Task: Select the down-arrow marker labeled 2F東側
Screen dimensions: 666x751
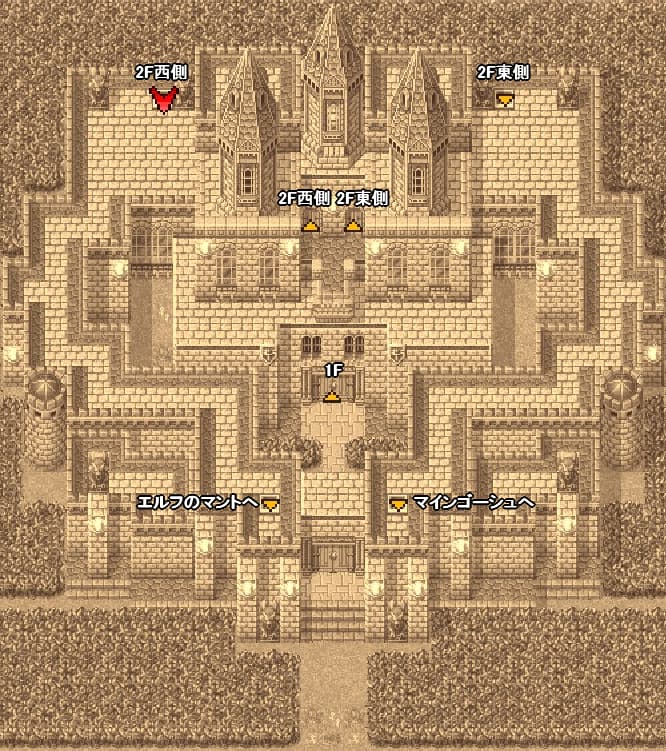Action: pyautogui.click(x=506, y=98)
